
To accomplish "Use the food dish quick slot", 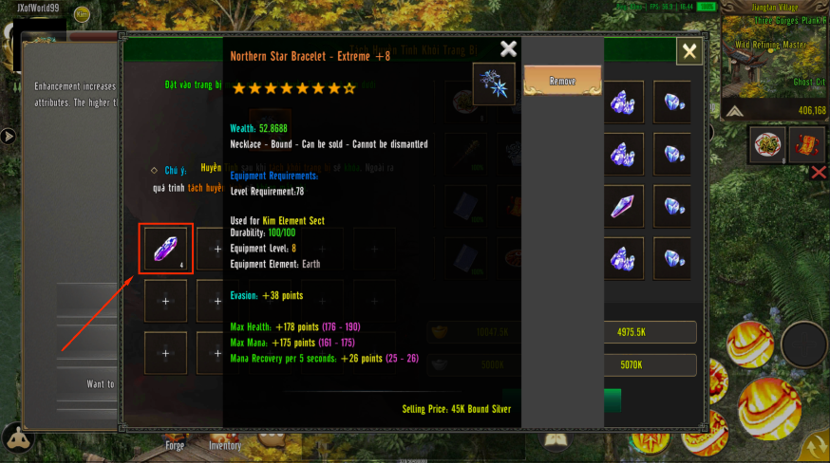I will tap(768, 145).
